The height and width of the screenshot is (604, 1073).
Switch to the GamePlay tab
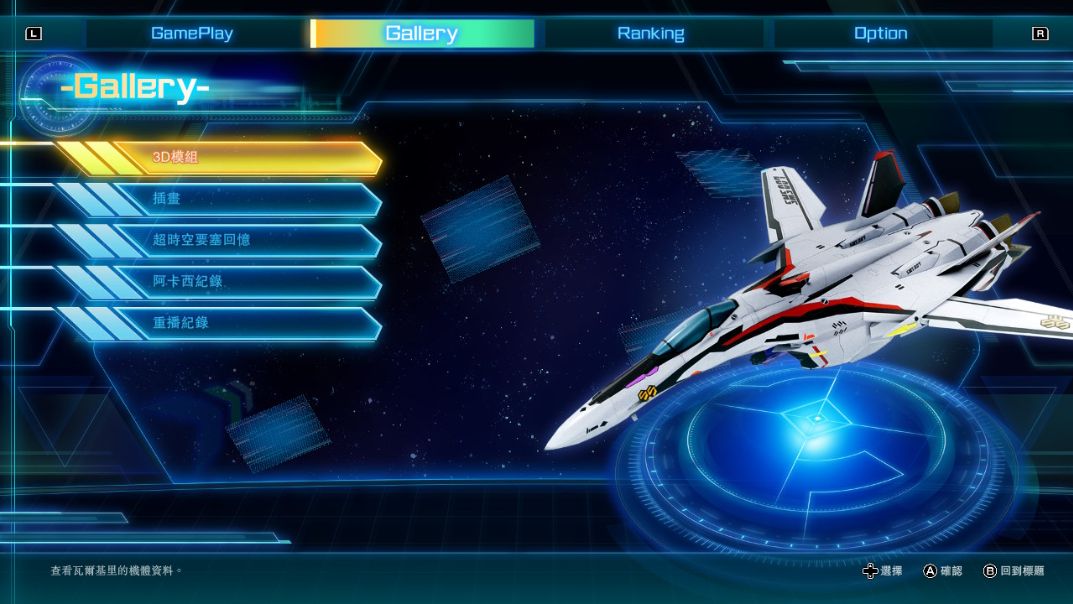coord(192,33)
